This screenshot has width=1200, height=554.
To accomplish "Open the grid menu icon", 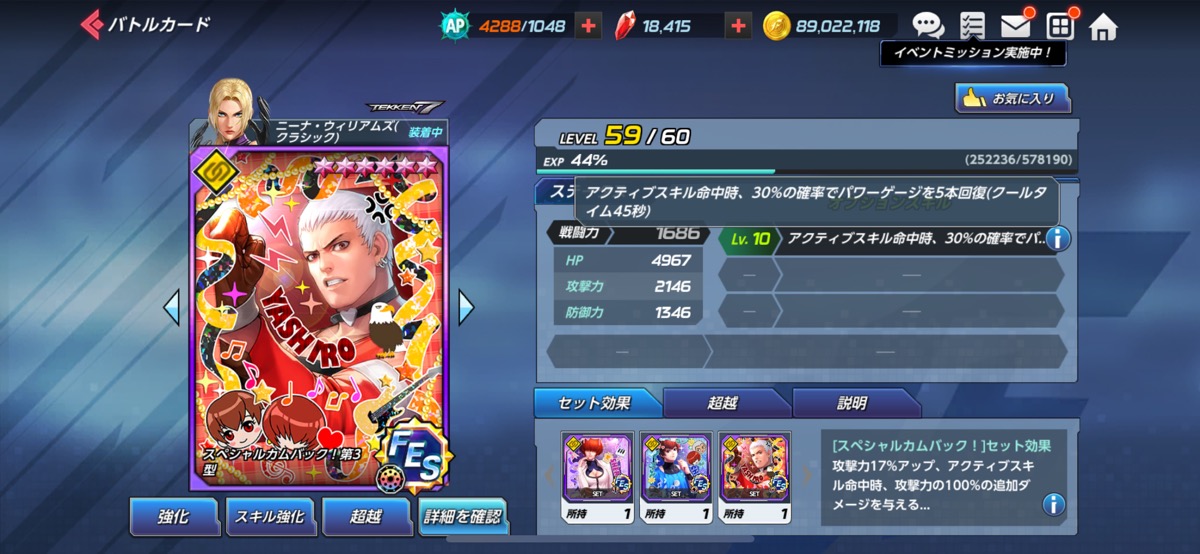I will (1060, 26).
